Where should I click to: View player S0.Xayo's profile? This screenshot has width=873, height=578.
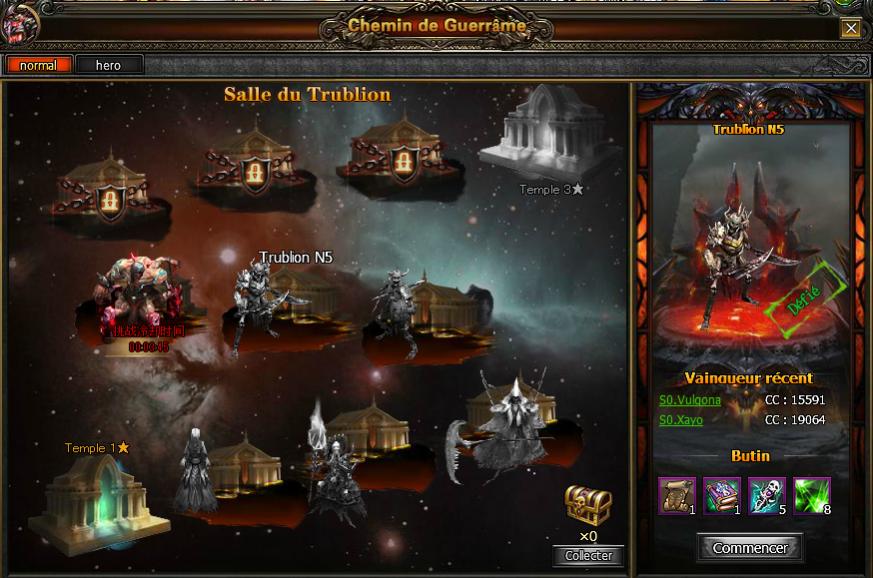[681, 420]
